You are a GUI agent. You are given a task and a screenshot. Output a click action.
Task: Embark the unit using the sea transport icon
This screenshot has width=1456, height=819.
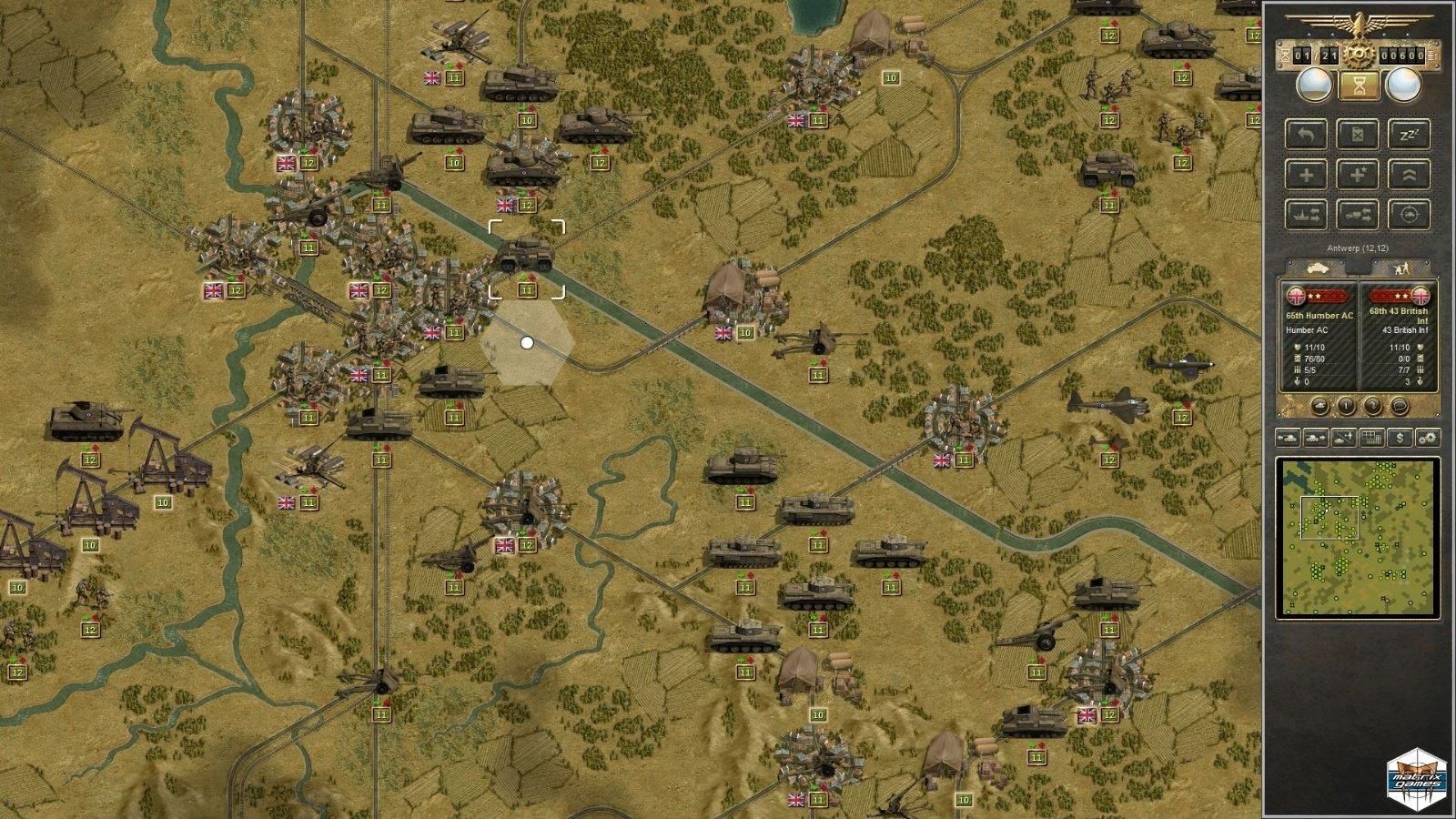point(1307,213)
